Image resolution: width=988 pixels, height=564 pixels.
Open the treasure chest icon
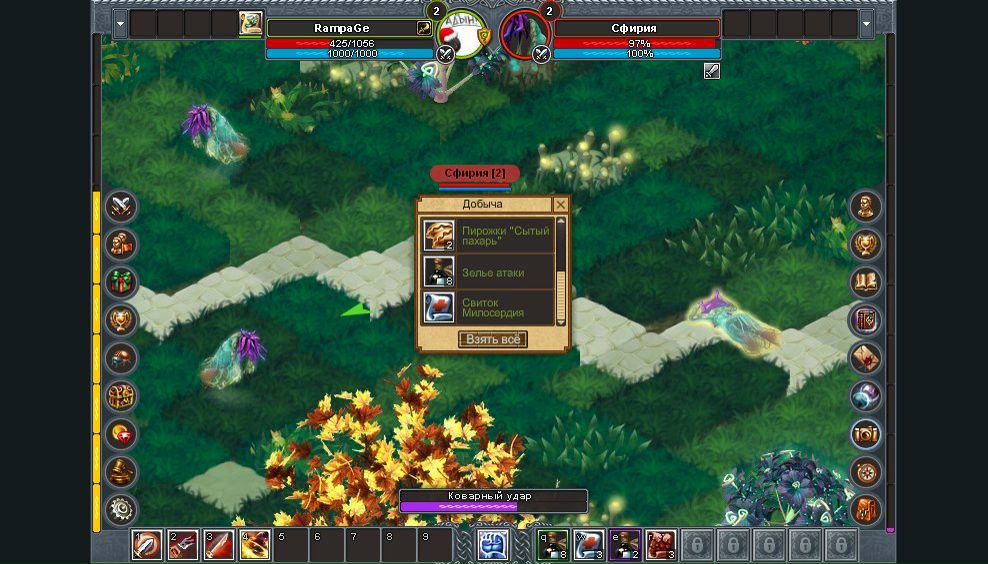pos(122,397)
